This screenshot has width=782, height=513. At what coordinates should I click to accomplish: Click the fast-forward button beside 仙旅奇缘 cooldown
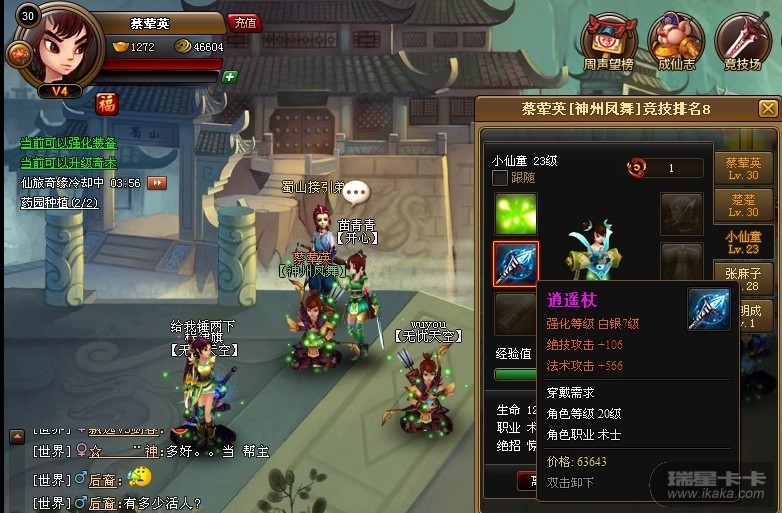(x=157, y=183)
